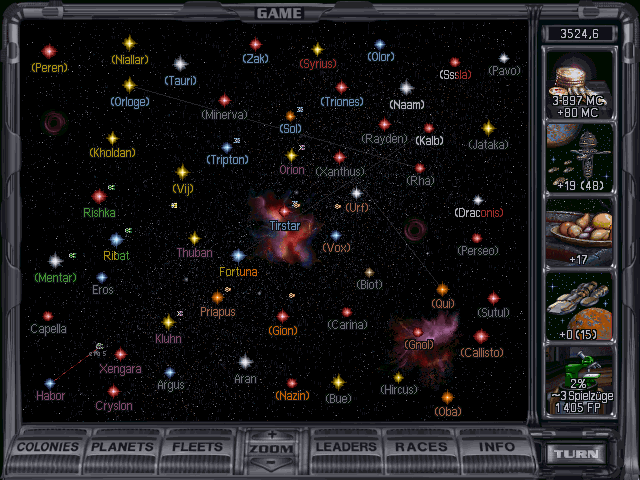Select the Orion star system
The image size is (640, 480).
292,156
